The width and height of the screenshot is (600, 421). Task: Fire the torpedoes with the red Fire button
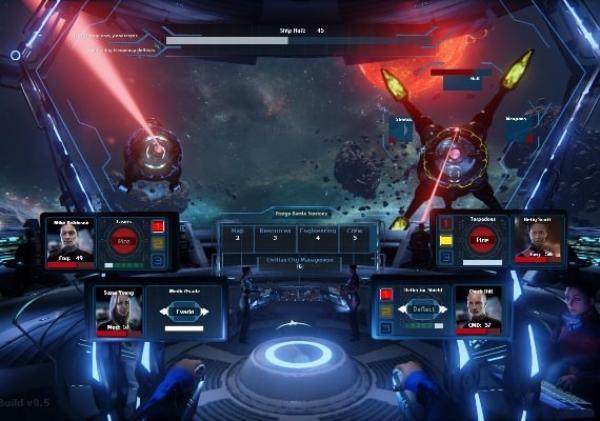(x=482, y=242)
